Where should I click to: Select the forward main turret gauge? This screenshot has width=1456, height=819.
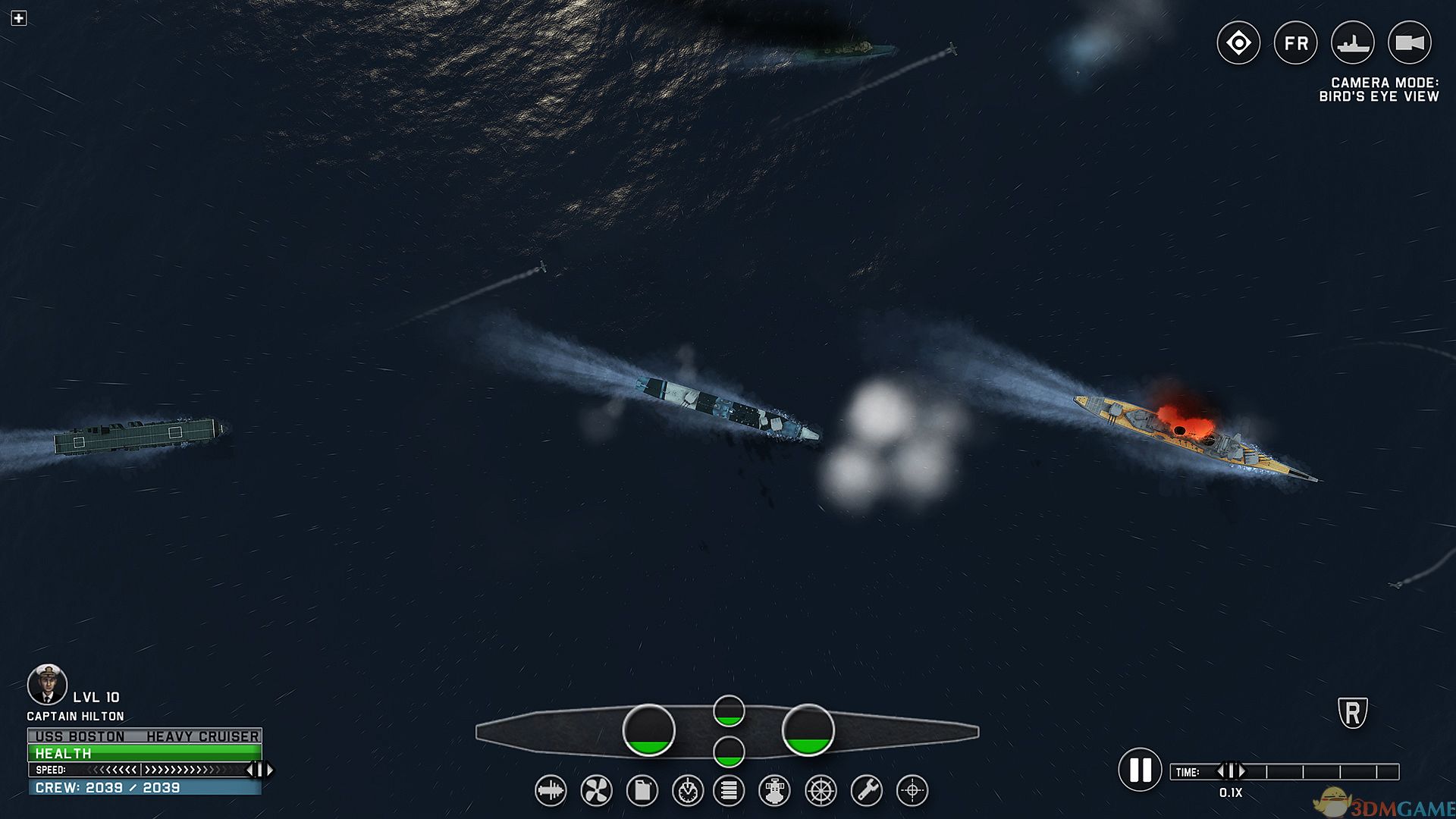point(808,730)
